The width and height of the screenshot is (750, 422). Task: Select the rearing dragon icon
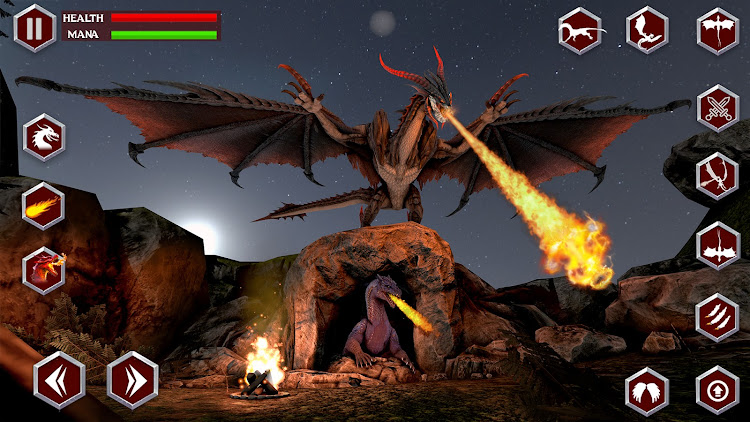(x=648, y=29)
